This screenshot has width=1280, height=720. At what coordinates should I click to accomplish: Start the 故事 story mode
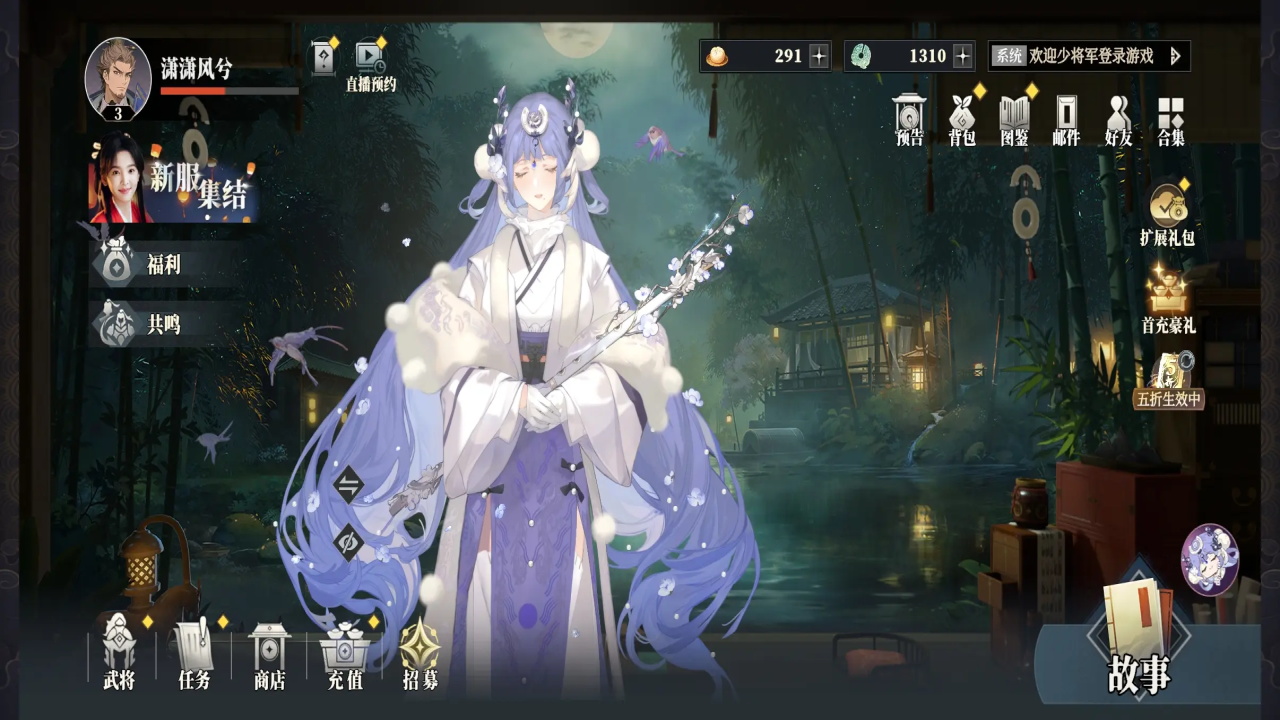pos(1138,640)
